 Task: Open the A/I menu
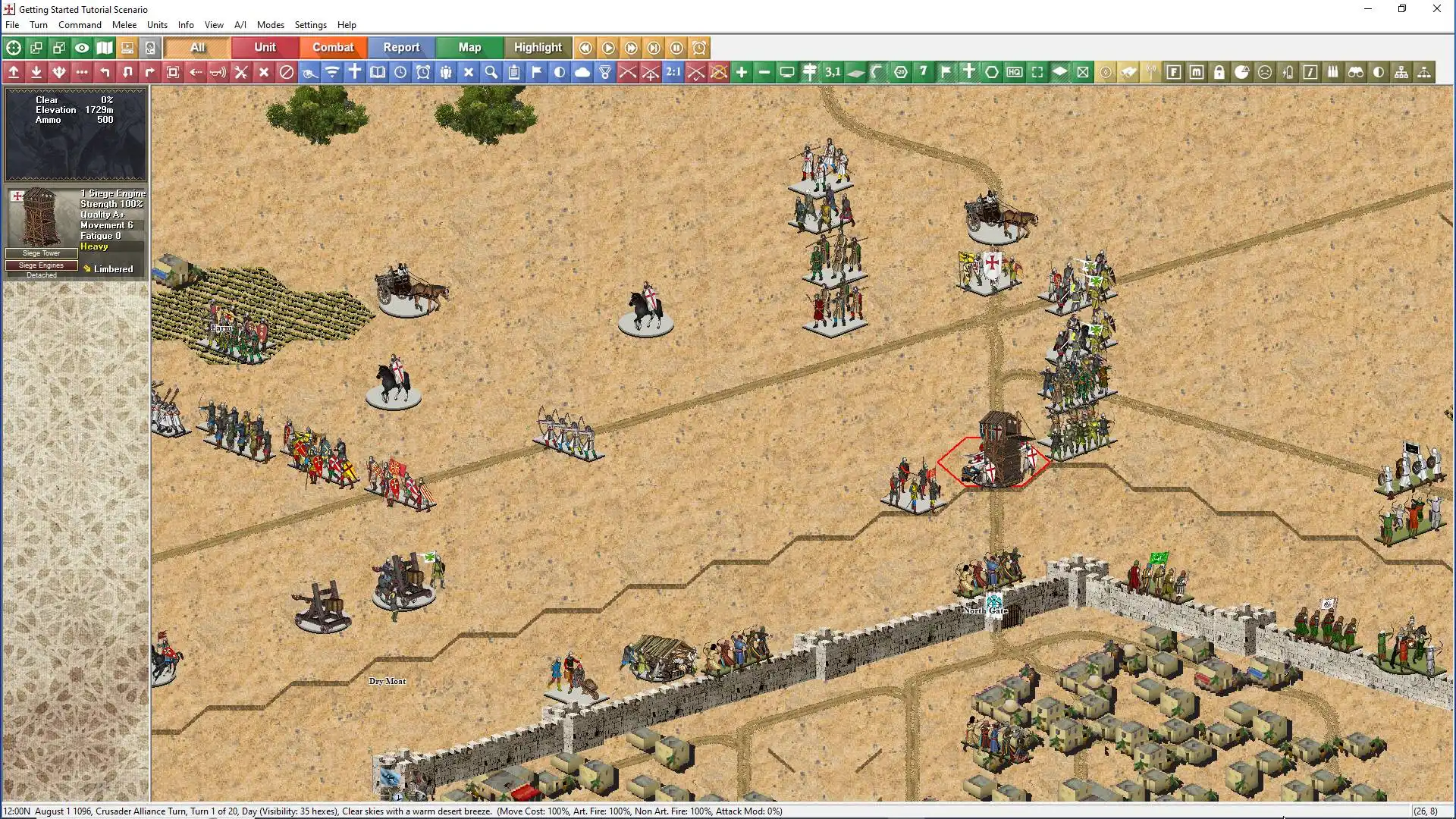pyautogui.click(x=240, y=25)
